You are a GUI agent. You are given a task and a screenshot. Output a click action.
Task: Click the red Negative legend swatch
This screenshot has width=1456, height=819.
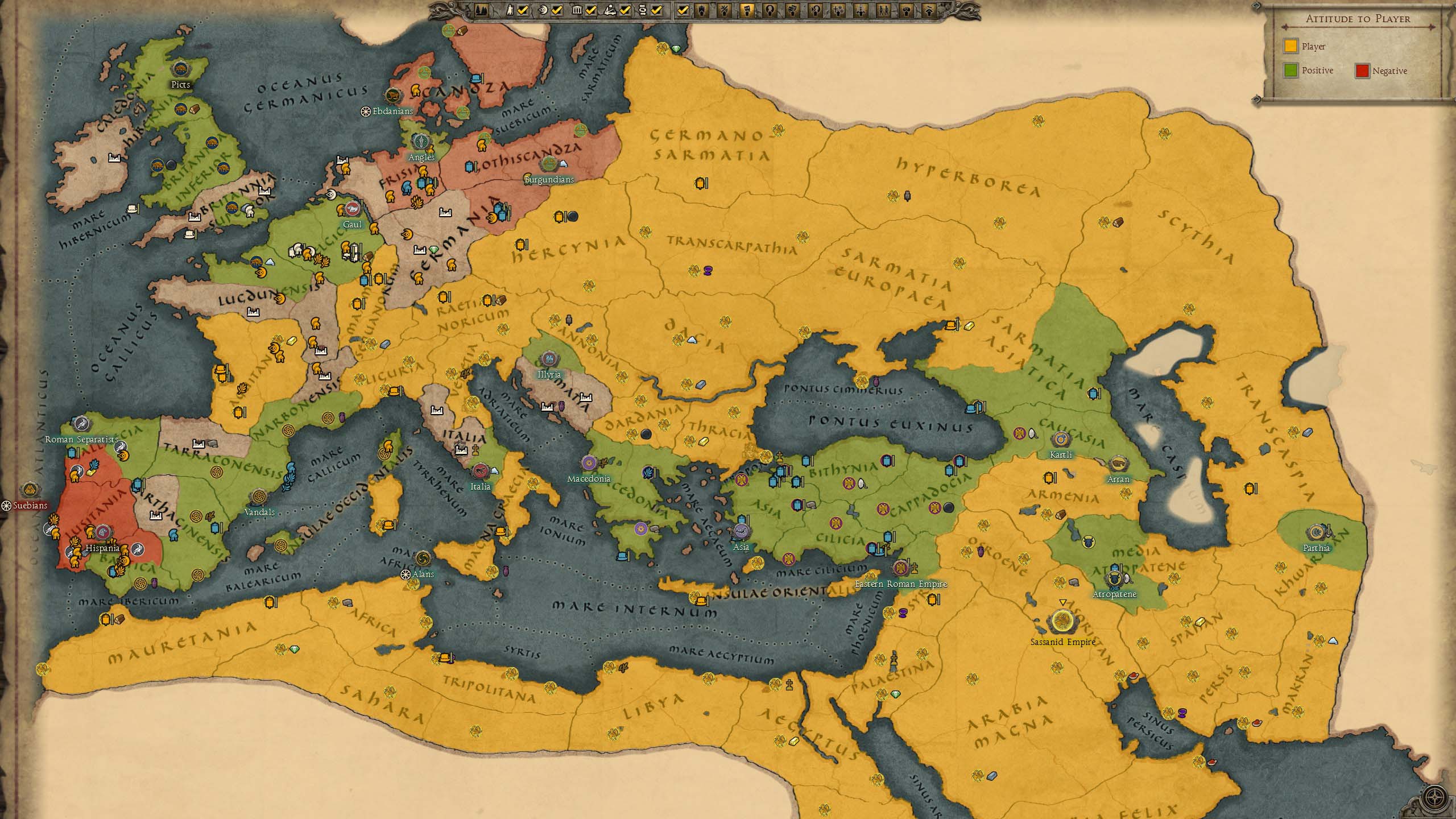click(x=1362, y=71)
